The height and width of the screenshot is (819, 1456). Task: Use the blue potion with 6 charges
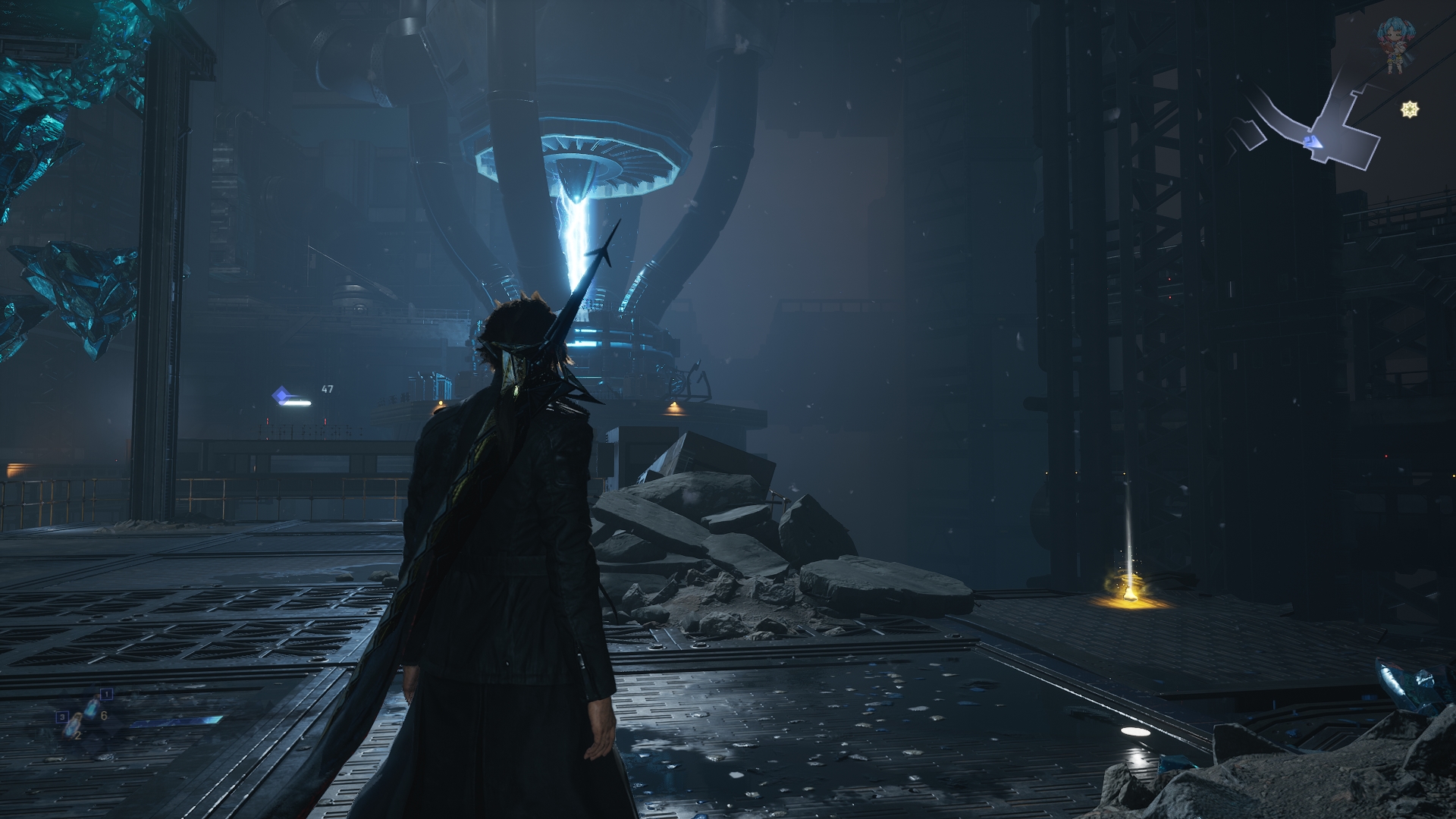coord(92,708)
